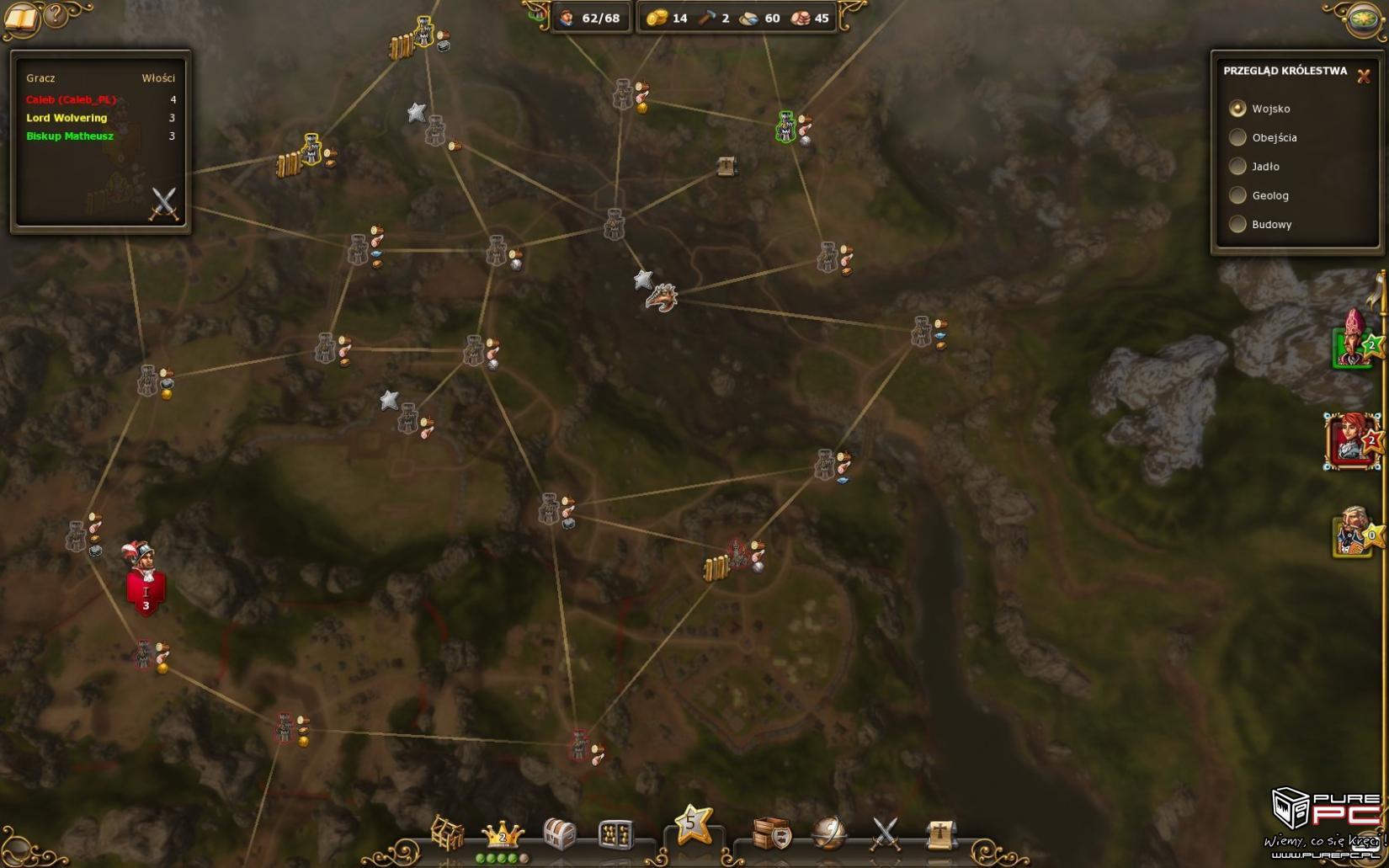Click the globe button in bottom toolbar

(x=828, y=834)
